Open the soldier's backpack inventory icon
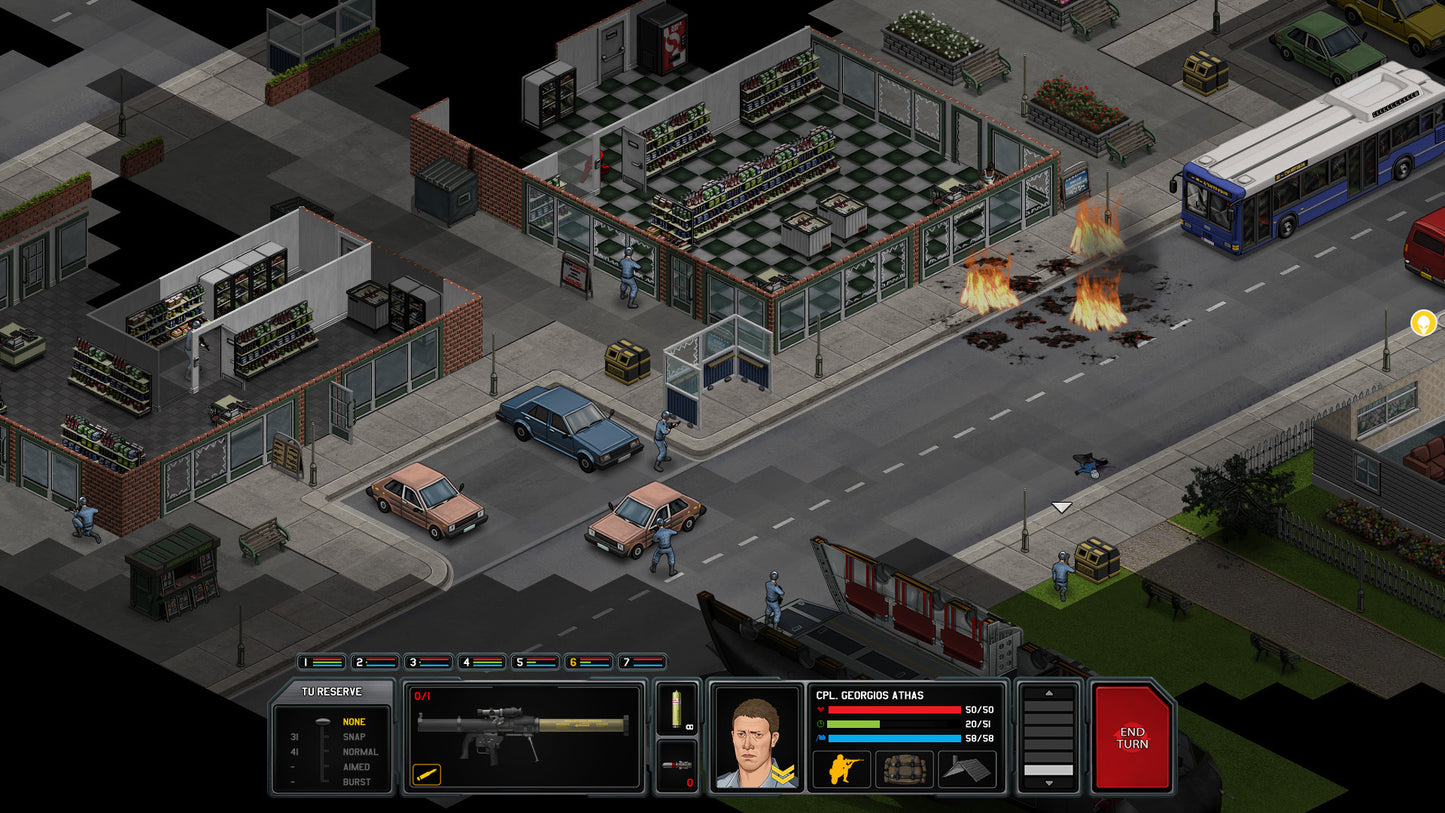The height and width of the screenshot is (813, 1445). (x=904, y=770)
